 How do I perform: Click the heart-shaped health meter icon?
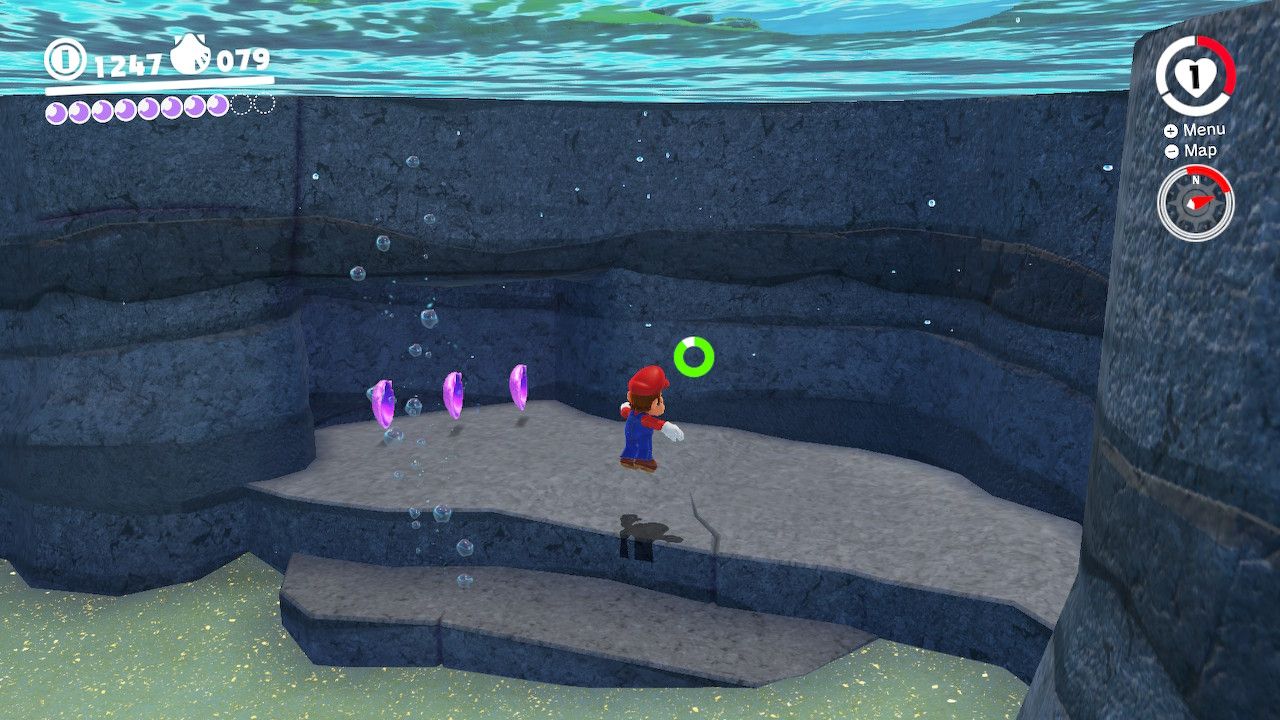point(1195,78)
